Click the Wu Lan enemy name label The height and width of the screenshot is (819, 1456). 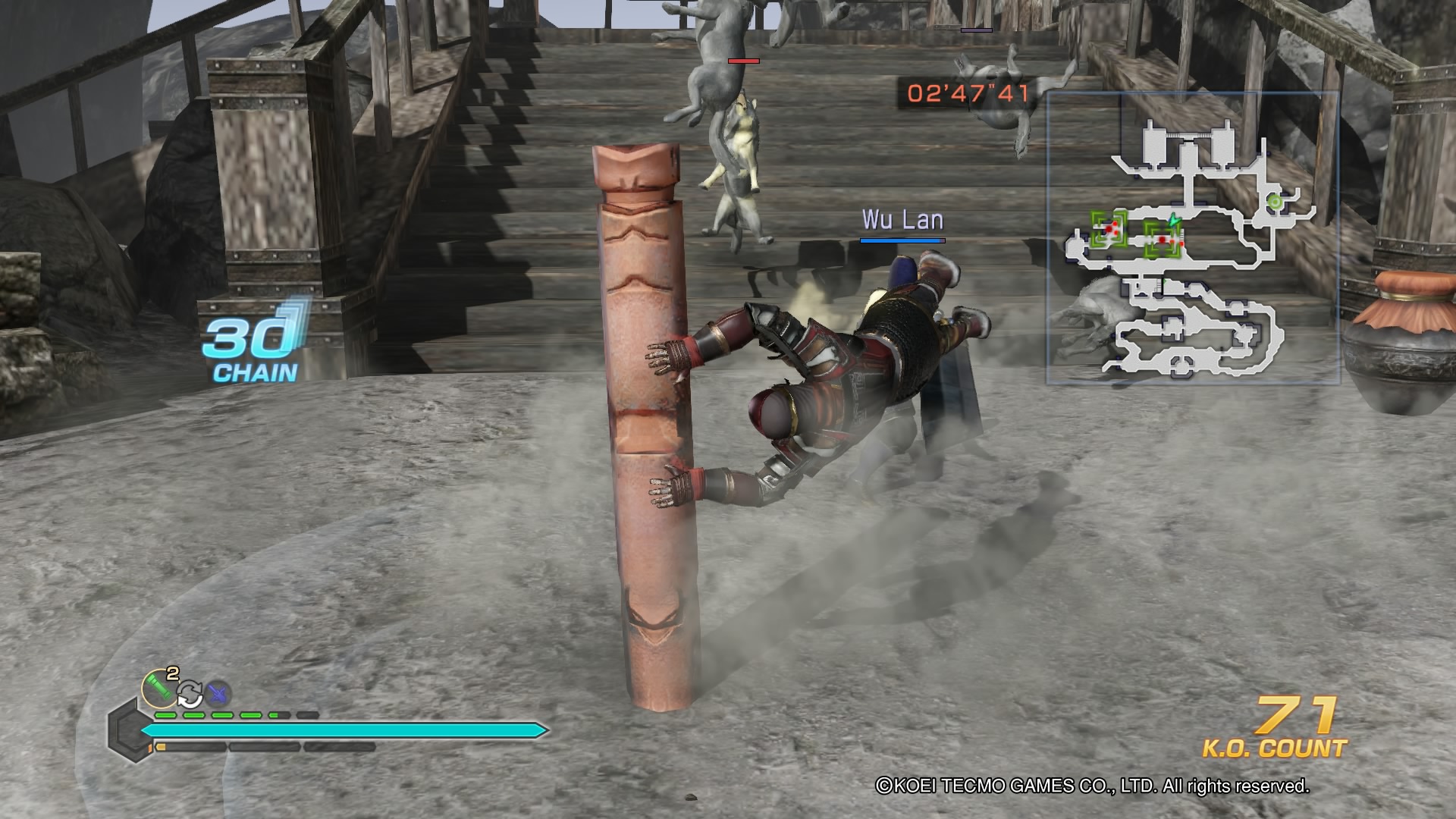[x=901, y=221]
